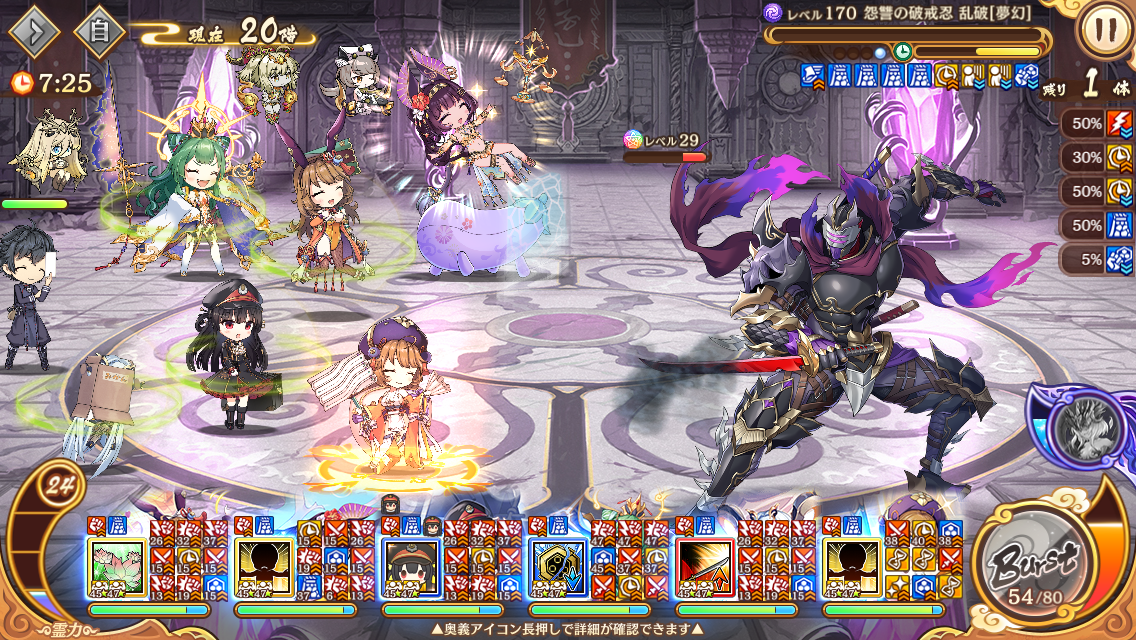Toggle the battle speed arrow button
This screenshot has height=640, width=1136.
[35, 33]
